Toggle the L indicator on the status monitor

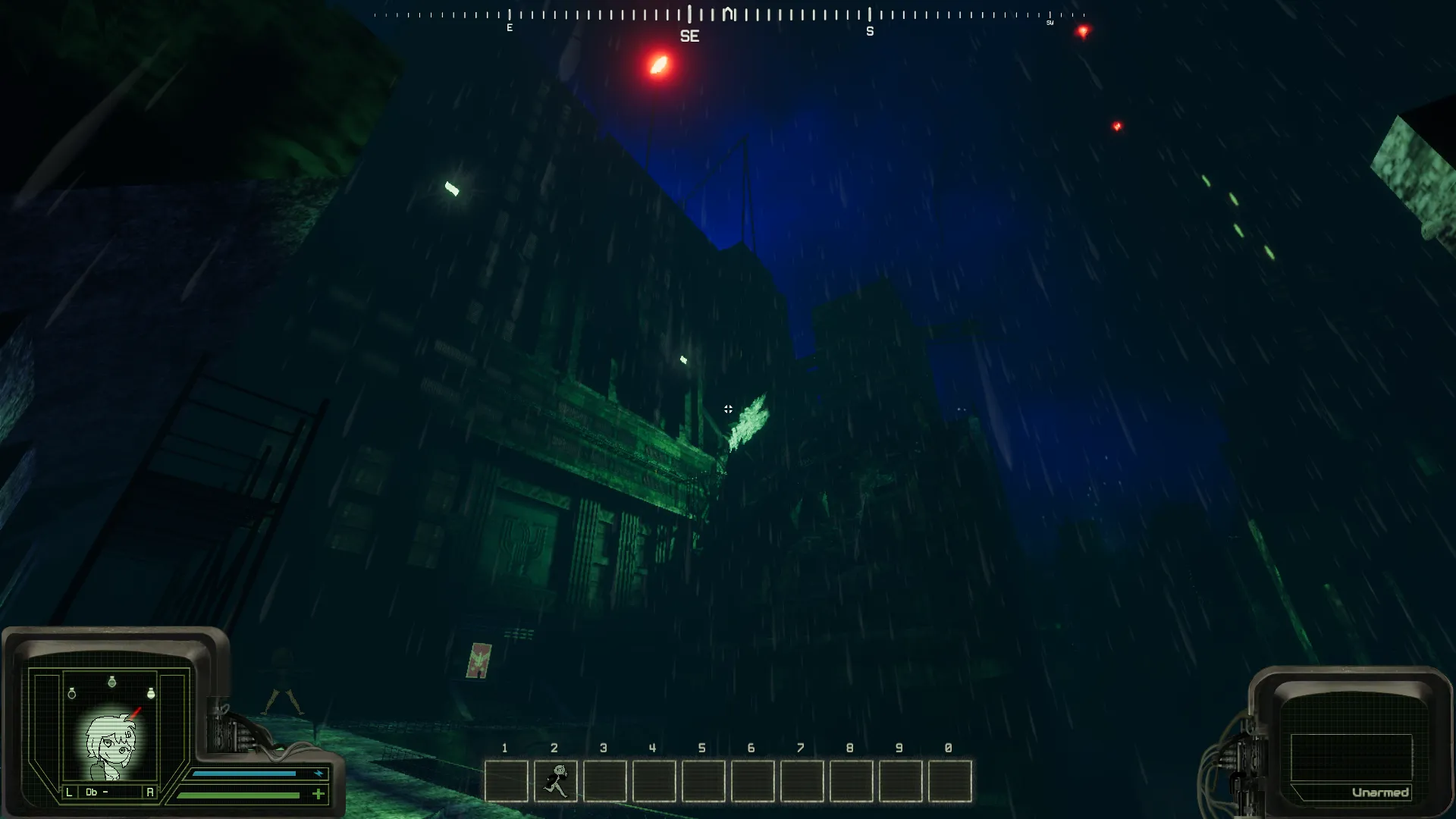click(x=69, y=792)
